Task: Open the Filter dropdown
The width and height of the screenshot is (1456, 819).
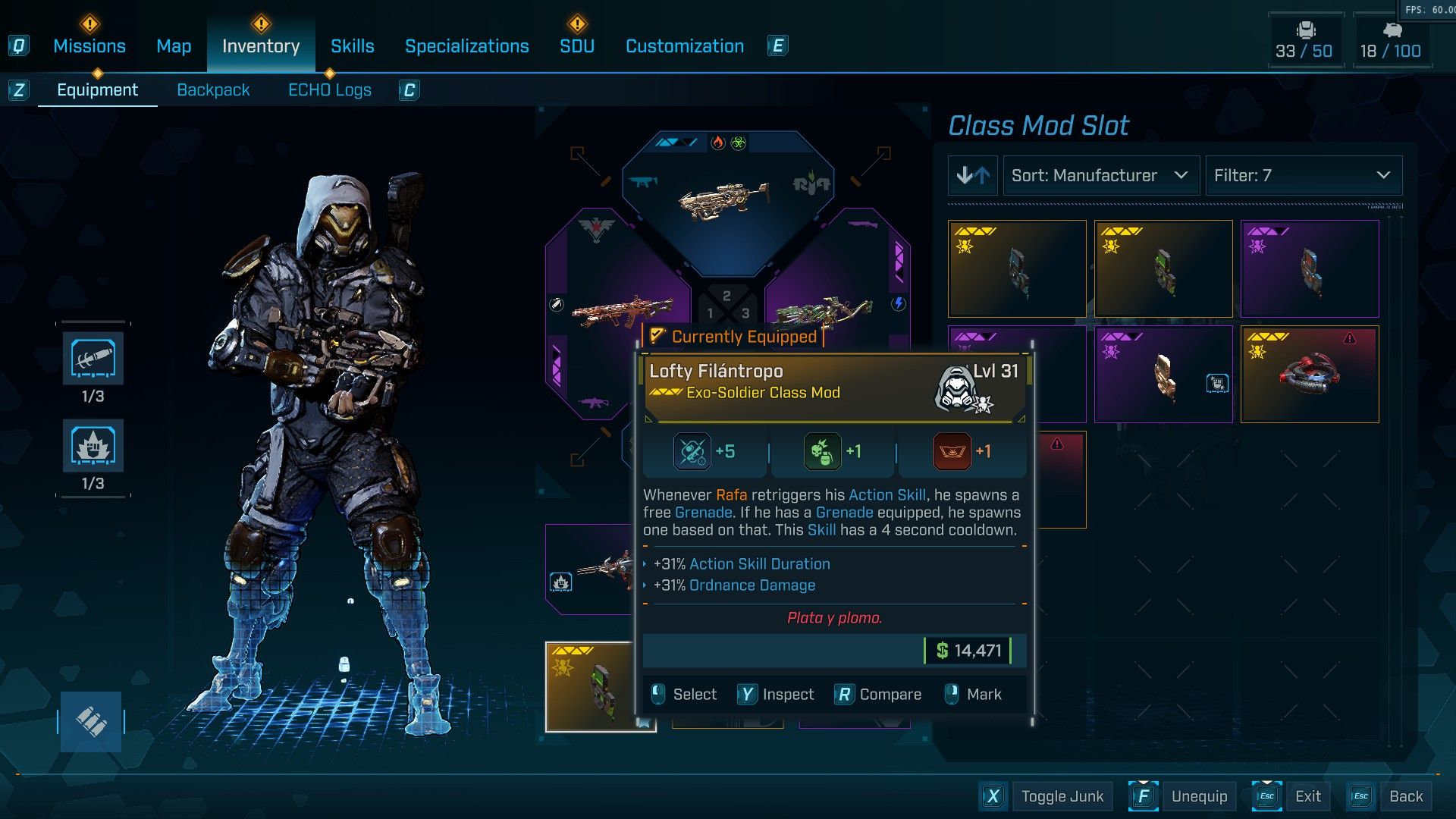Action: coord(1303,176)
